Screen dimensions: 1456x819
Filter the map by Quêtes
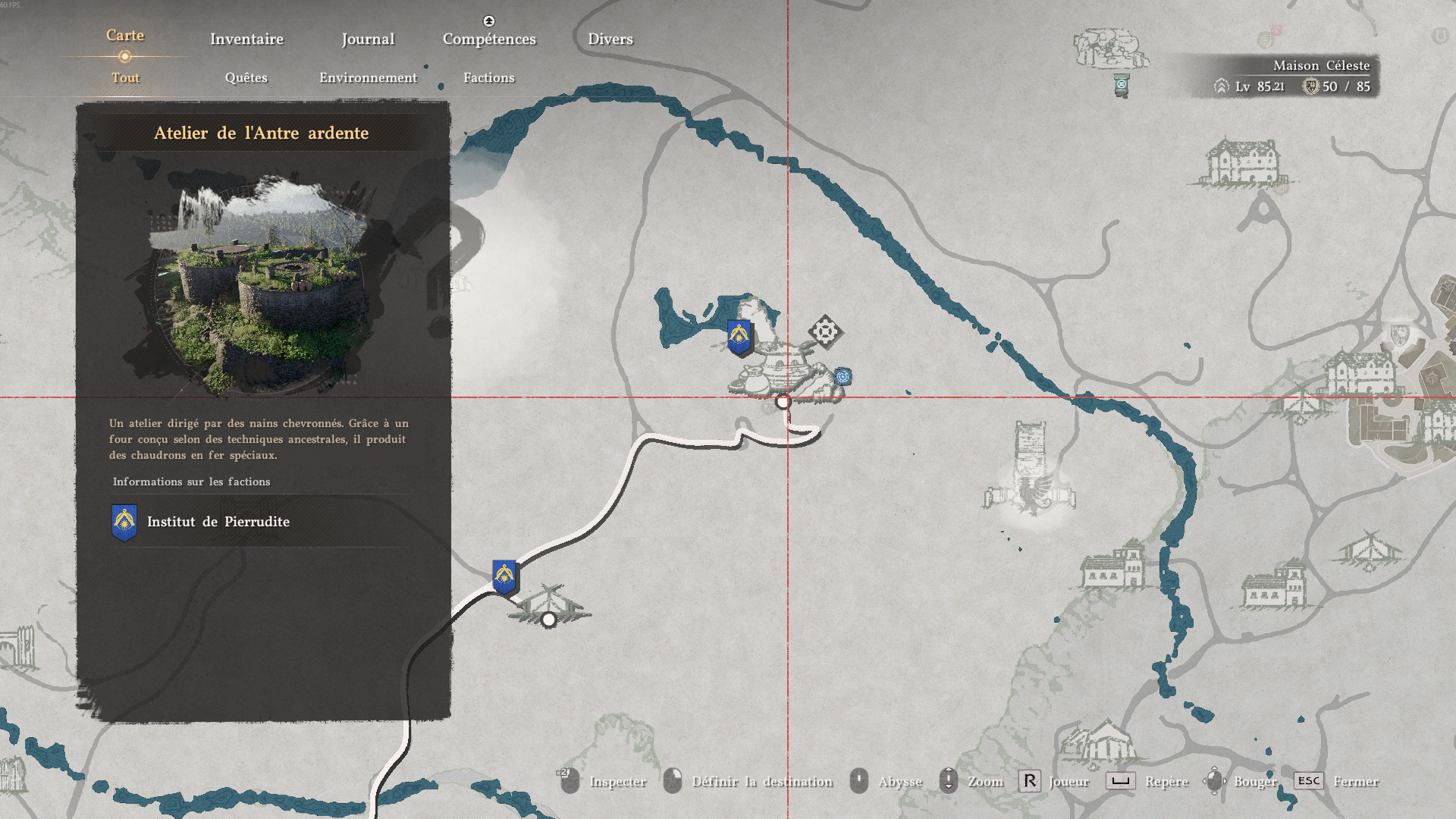pyautogui.click(x=246, y=77)
